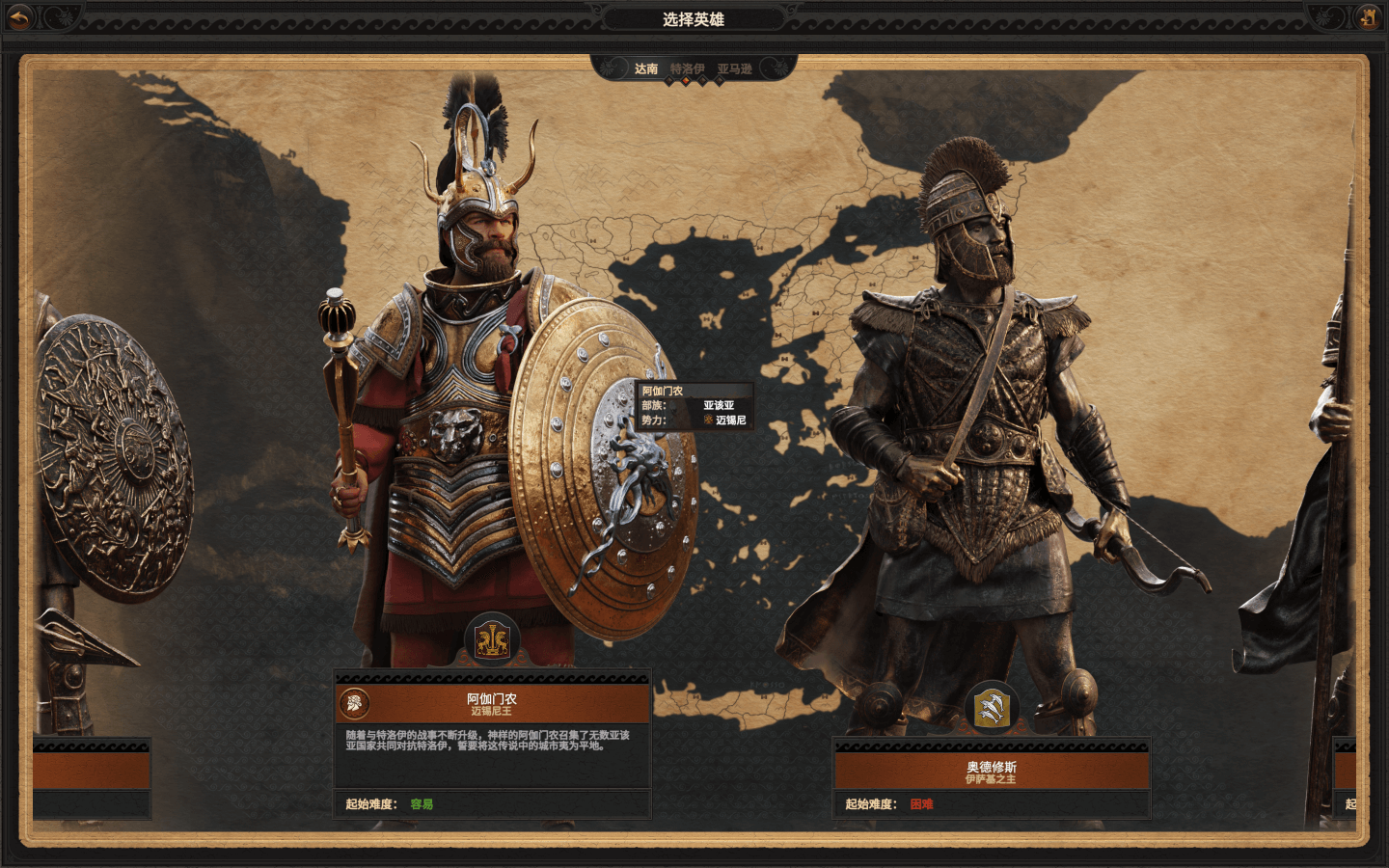This screenshot has width=1389, height=868.
Task: Click the hero portrait icon in Agamemnon's banner
Action: tap(355, 704)
